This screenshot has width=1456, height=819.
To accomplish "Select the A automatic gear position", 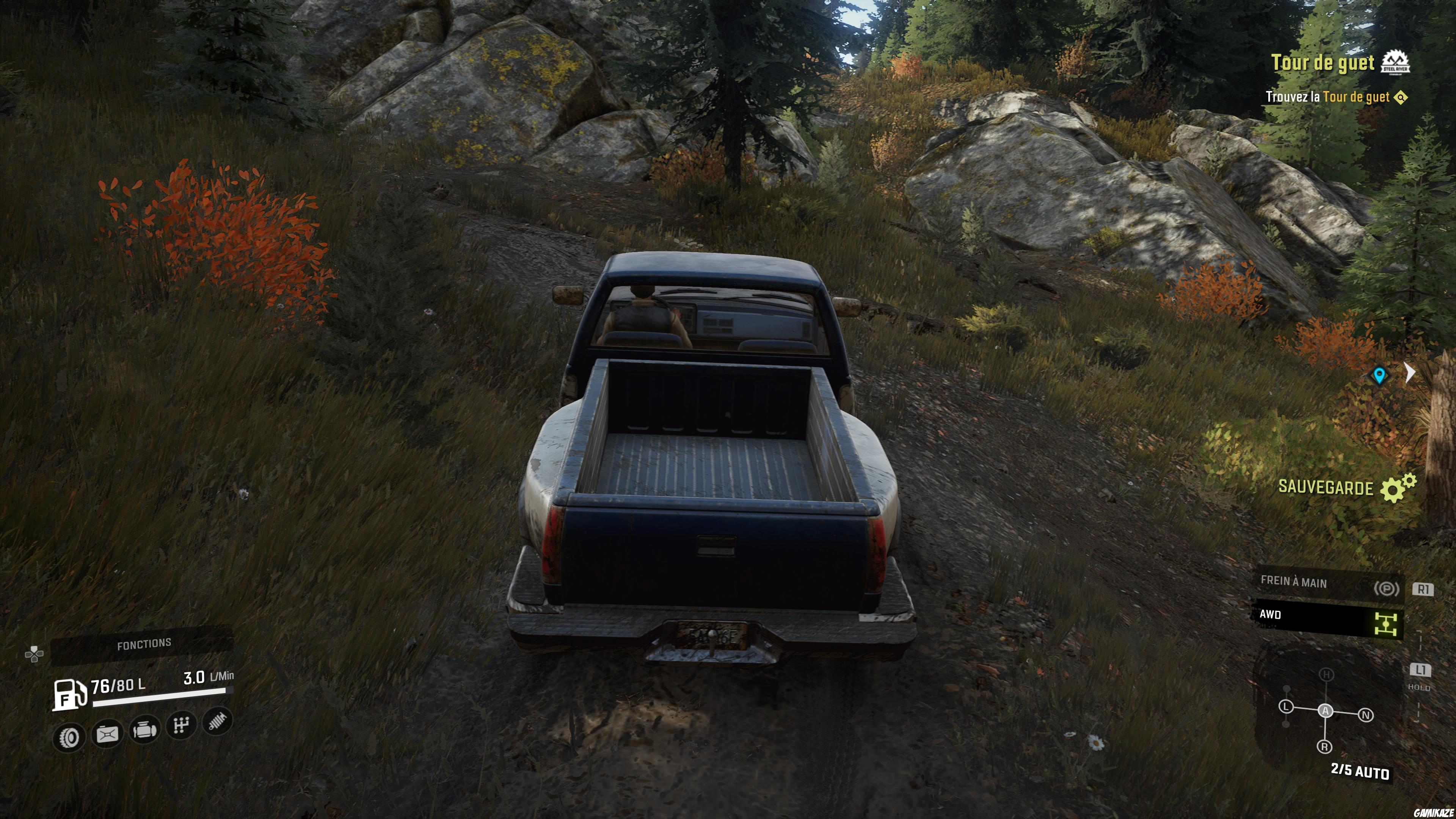I will pyautogui.click(x=1326, y=711).
